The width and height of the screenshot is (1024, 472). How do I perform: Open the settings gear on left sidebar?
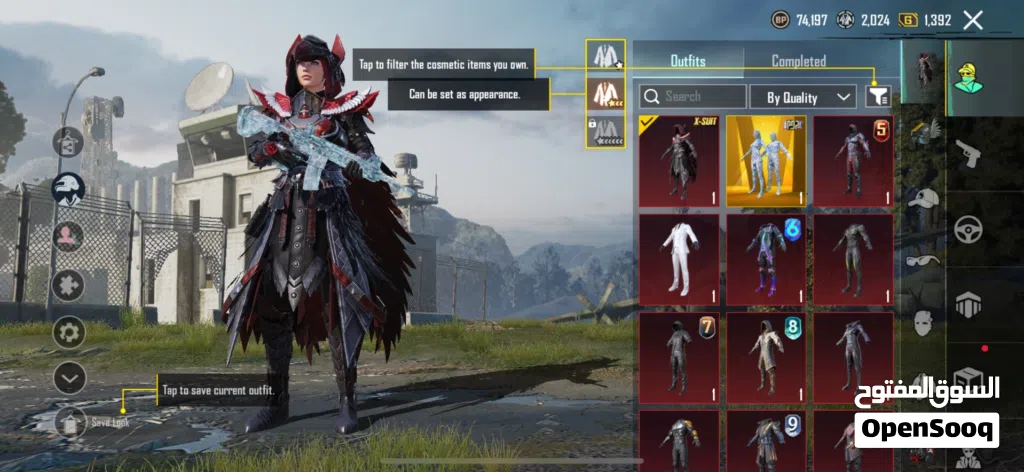click(x=69, y=332)
